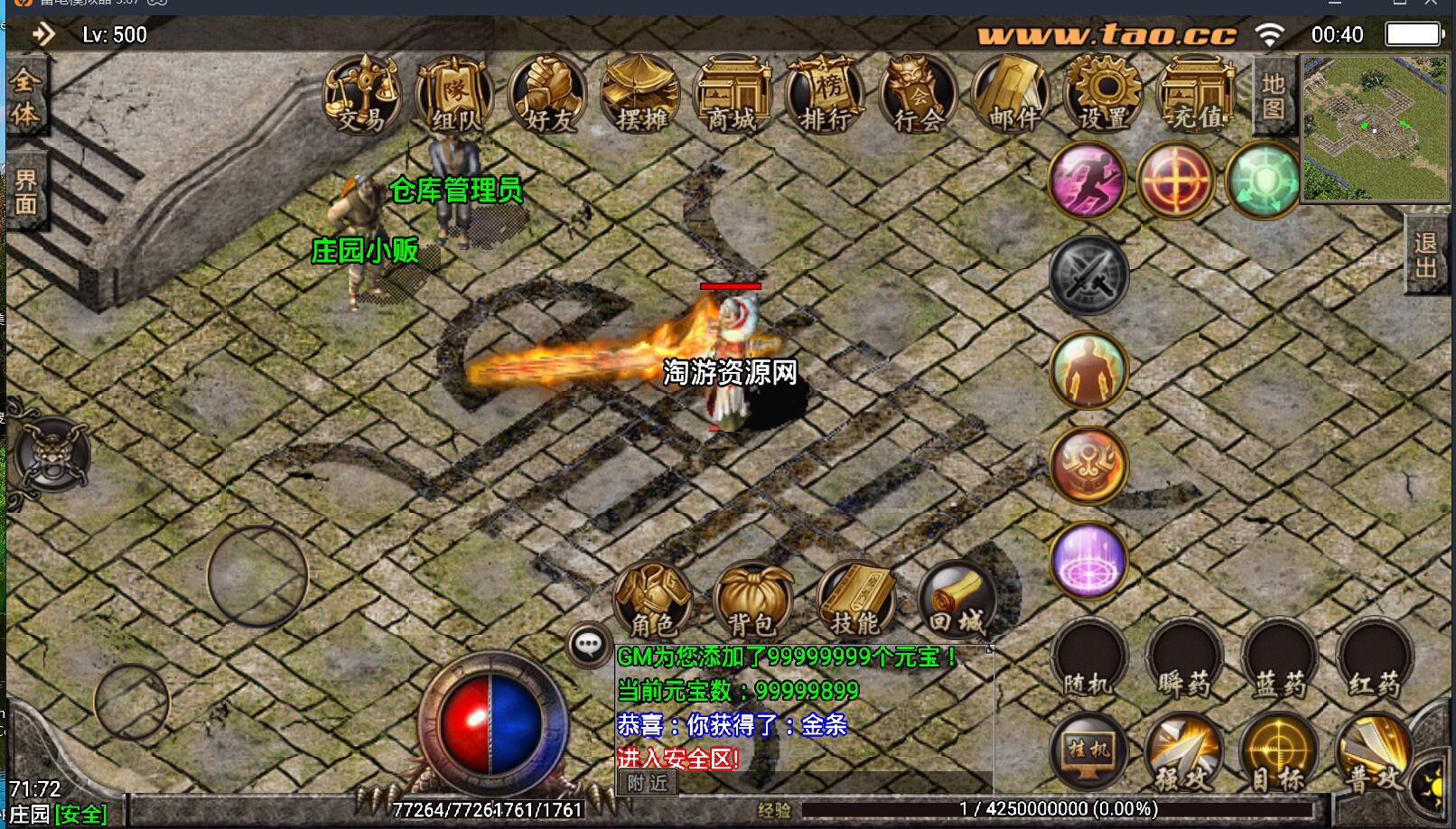This screenshot has height=829, width=1456.
Task: Open the 组队 team panel
Action: click(x=454, y=96)
